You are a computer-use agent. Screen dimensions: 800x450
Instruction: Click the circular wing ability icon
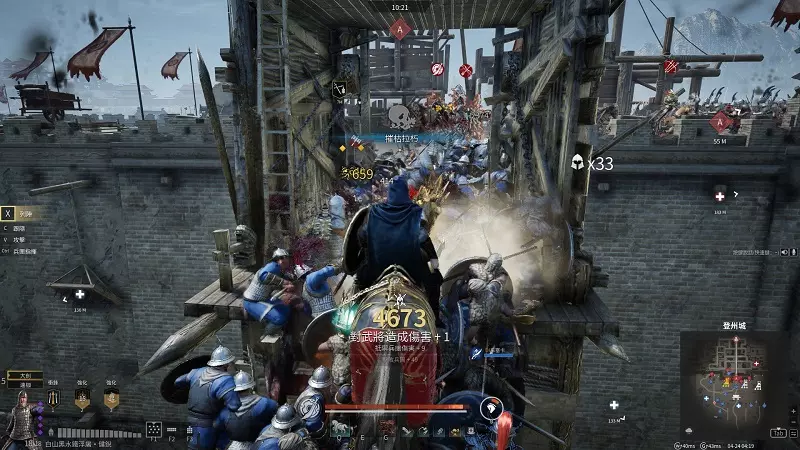[490, 407]
